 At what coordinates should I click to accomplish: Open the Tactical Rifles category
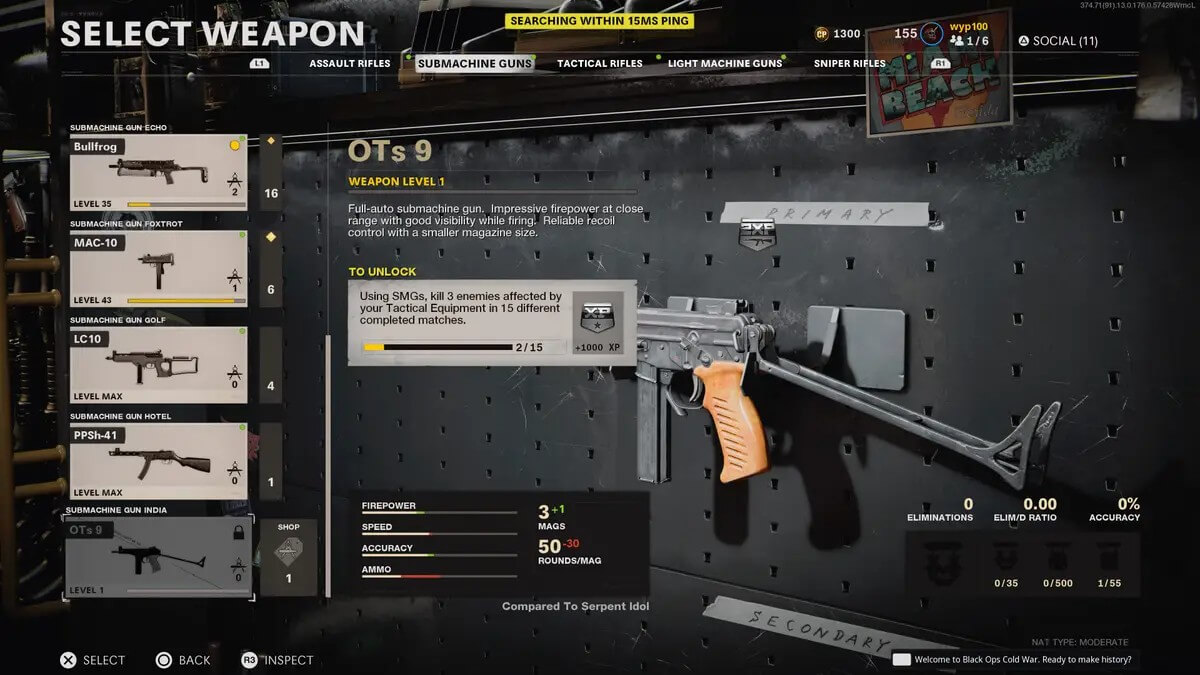(600, 63)
